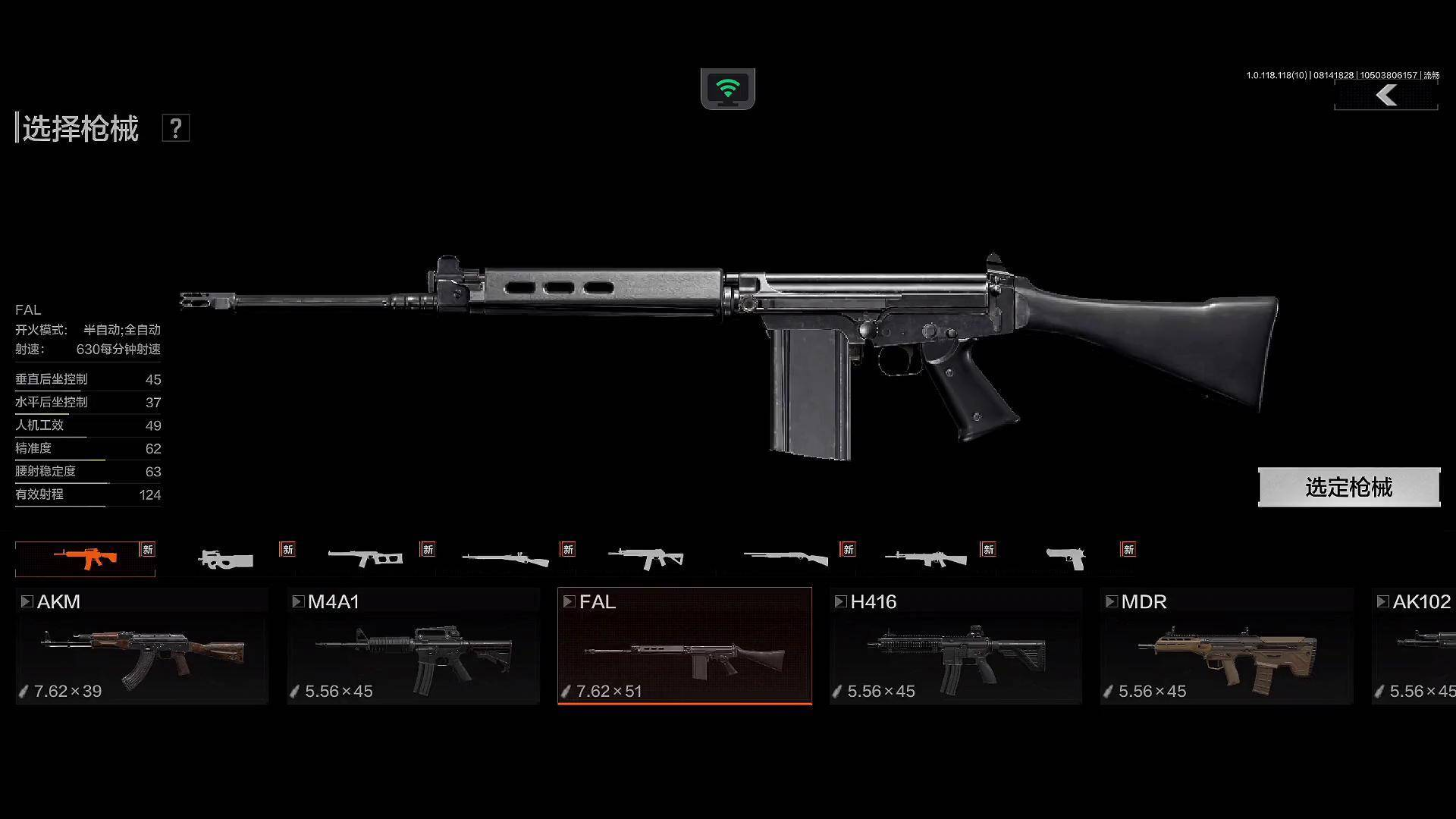The image size is (1456, 819).
Task: Show the bolt-action sniper rifle category tab
Action: point(505,560)
